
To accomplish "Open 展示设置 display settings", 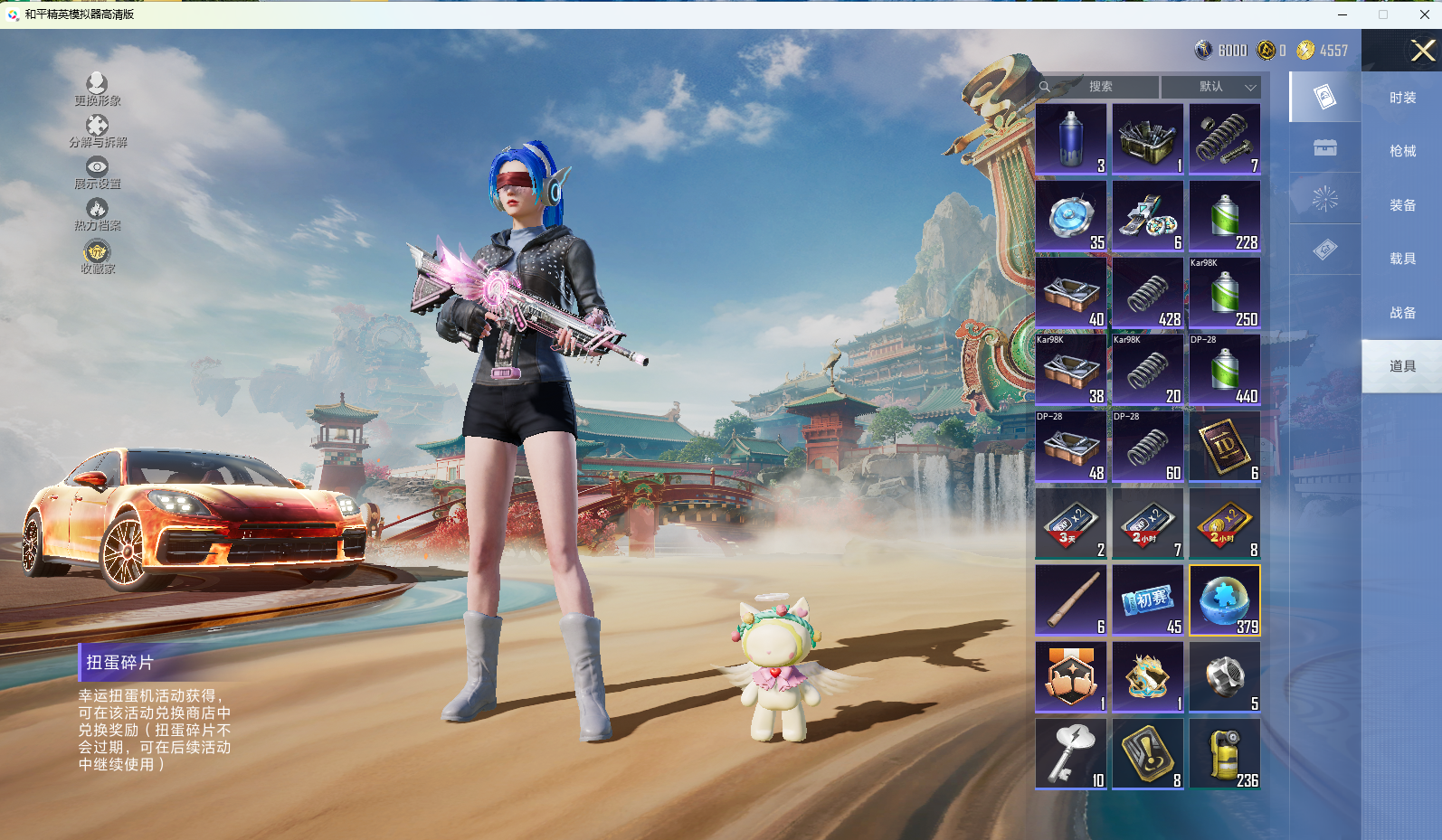I will (x=98, y=173).
